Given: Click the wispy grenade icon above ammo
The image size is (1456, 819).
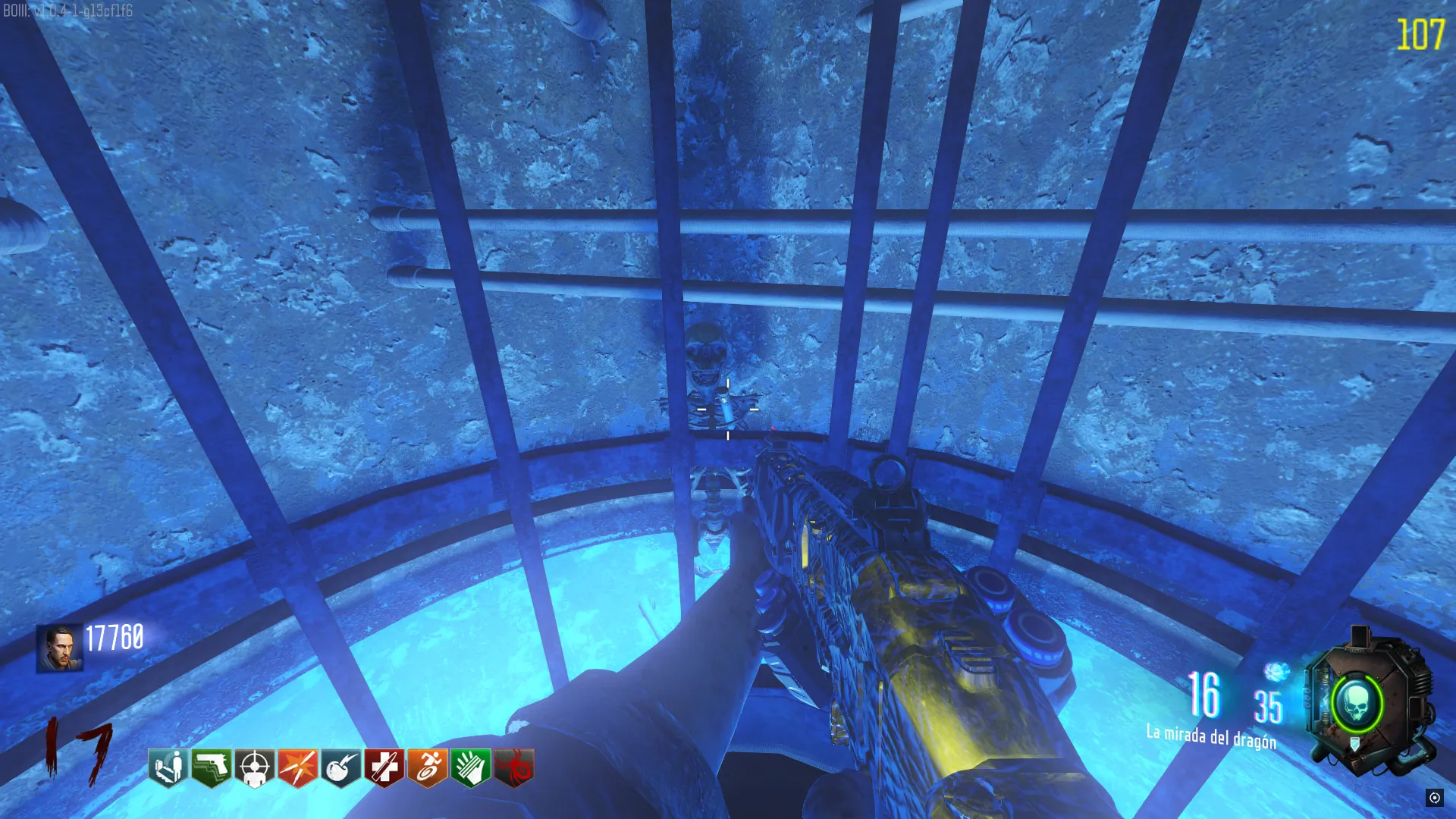Looking at the screenshot, I should tap(1276, 672).
